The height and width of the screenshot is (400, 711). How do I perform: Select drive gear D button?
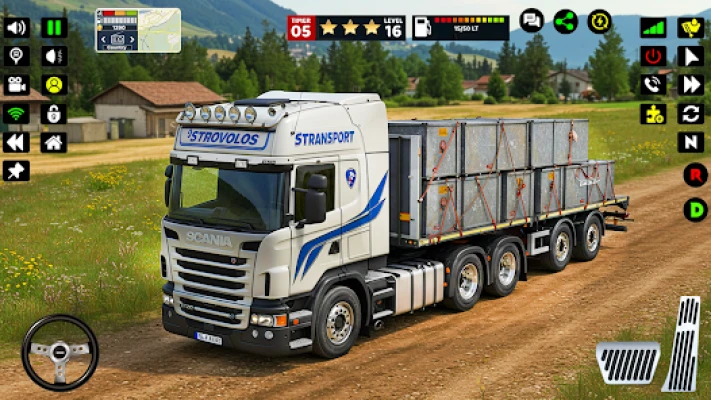(x=695, y=209)
